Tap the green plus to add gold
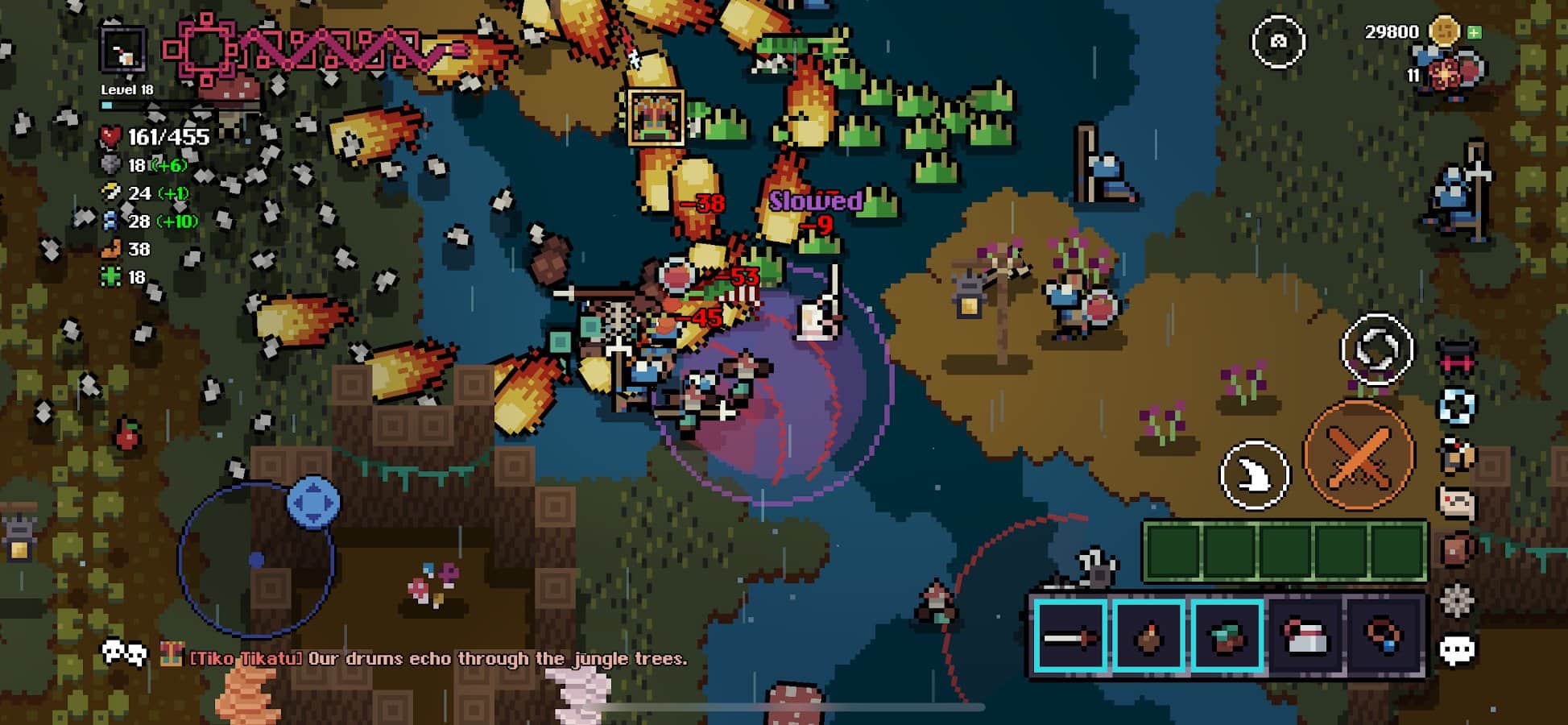 [x=1475, y=32]
